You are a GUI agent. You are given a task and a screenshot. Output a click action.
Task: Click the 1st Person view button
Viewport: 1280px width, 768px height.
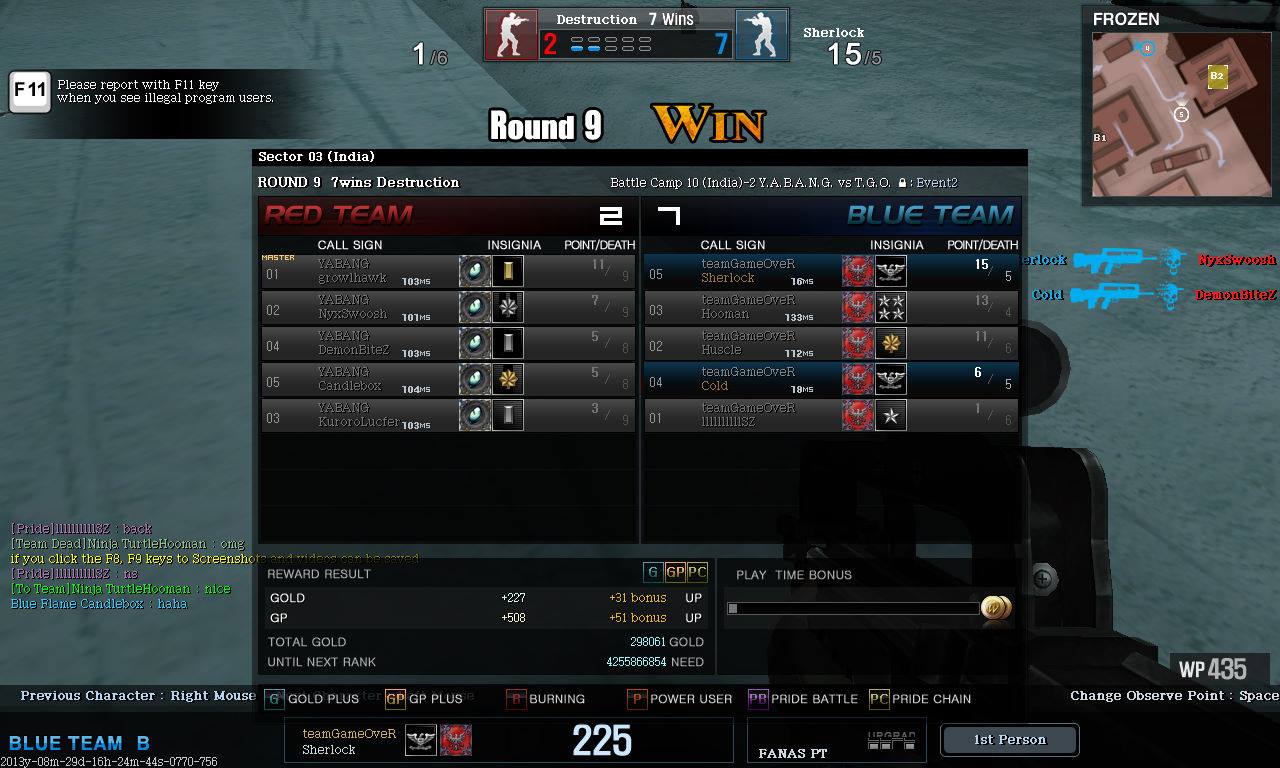coord(1009,740)
